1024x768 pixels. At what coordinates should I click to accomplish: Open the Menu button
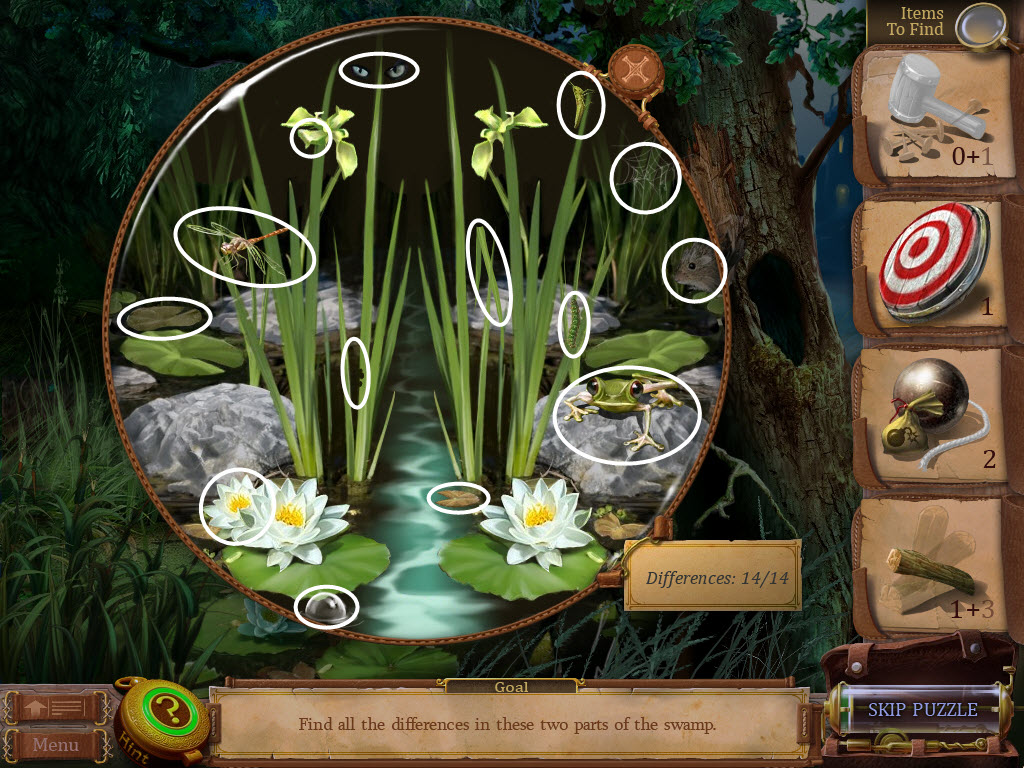[x=55, y=744]
